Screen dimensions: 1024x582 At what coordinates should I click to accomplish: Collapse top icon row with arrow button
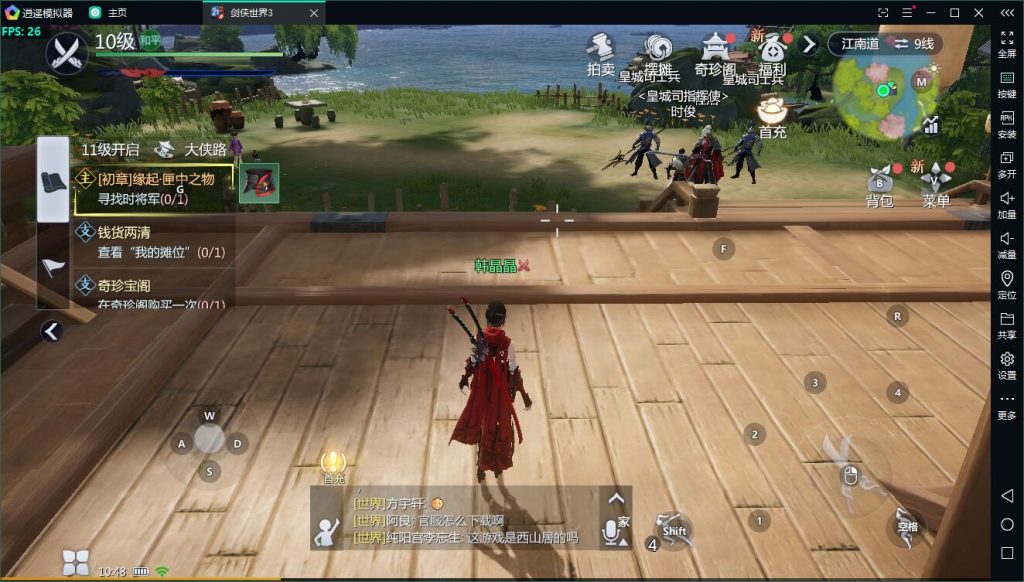[808, 44]
